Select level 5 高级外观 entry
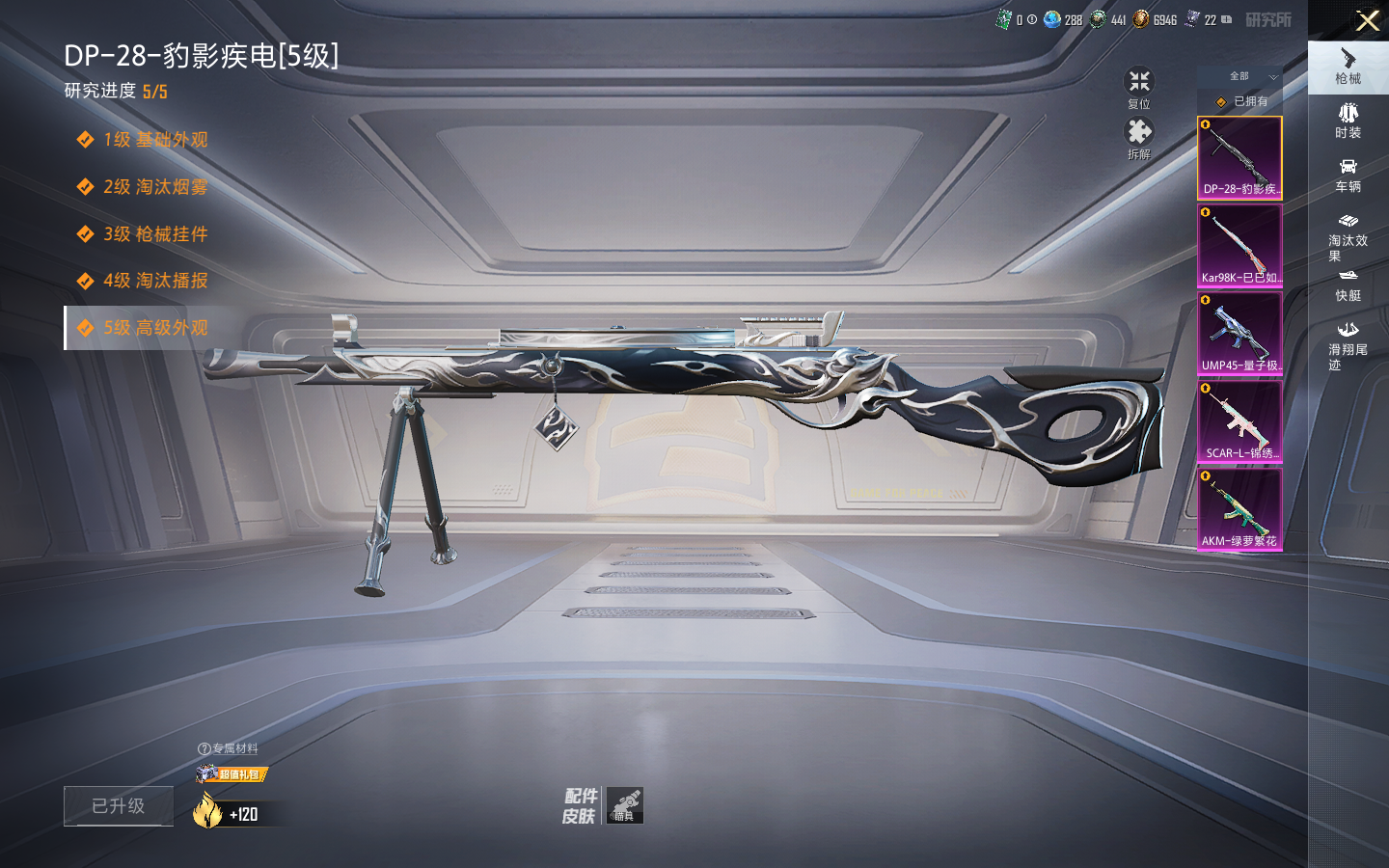Image resolution: width=1389 pixels, height=868 pixels. click(x=154, y=328)
